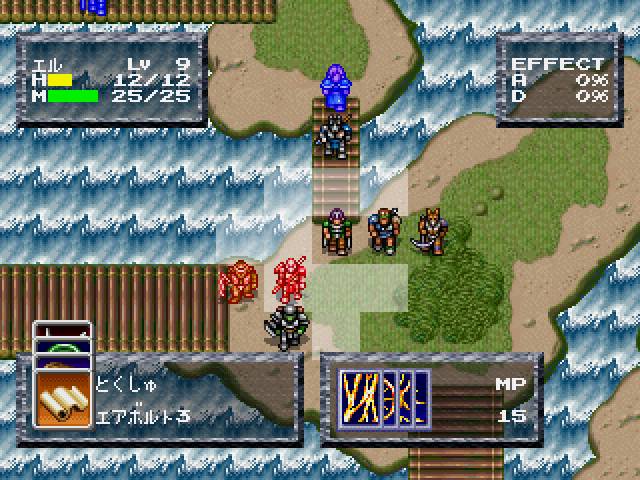
Task: Pick the topmost stacked command card
Action: 62,331
